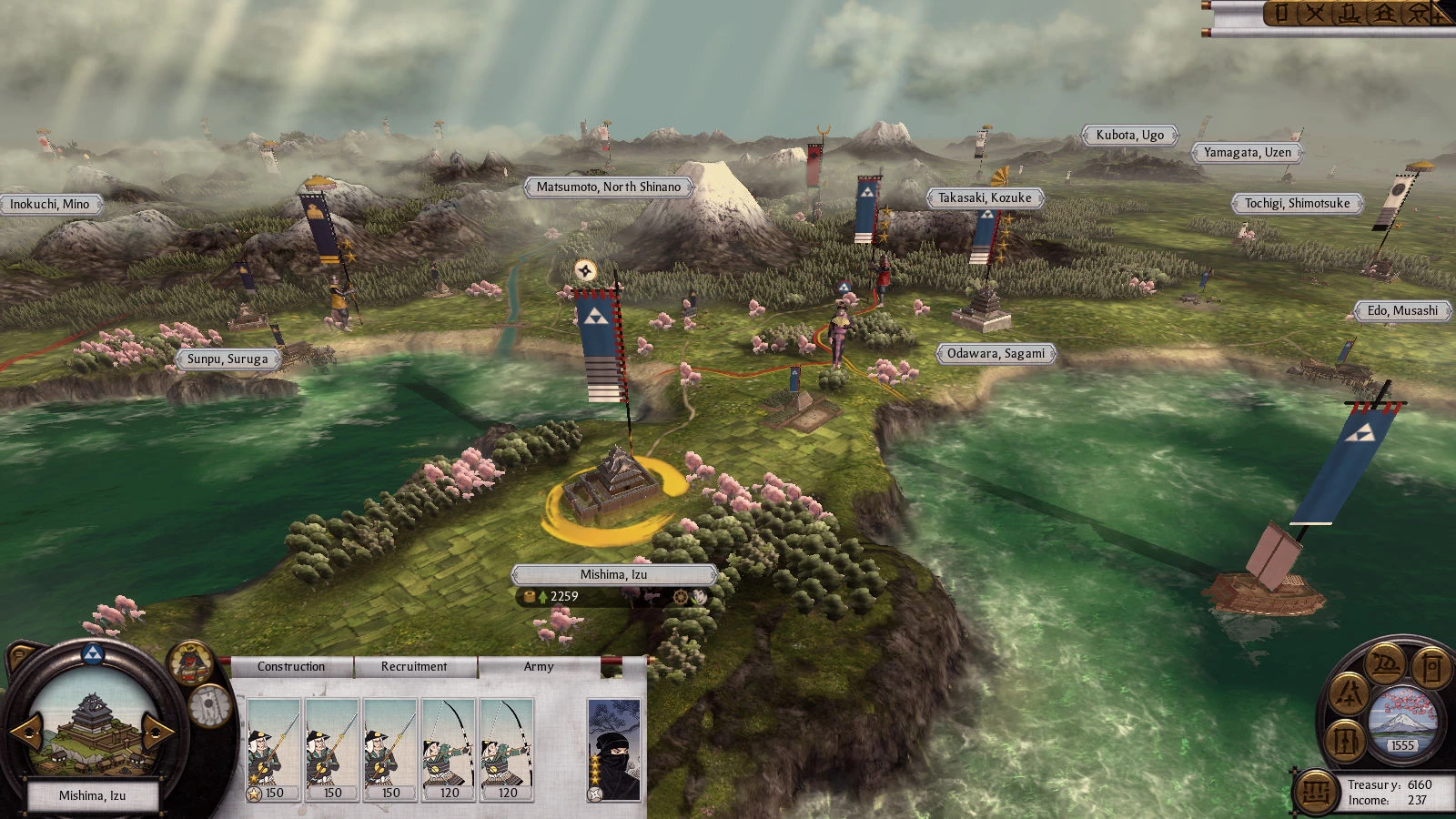The width and height of the screenshot is (1456, 819).
Task: Go to previous settlement with left arrow
Action: (25, 731)
